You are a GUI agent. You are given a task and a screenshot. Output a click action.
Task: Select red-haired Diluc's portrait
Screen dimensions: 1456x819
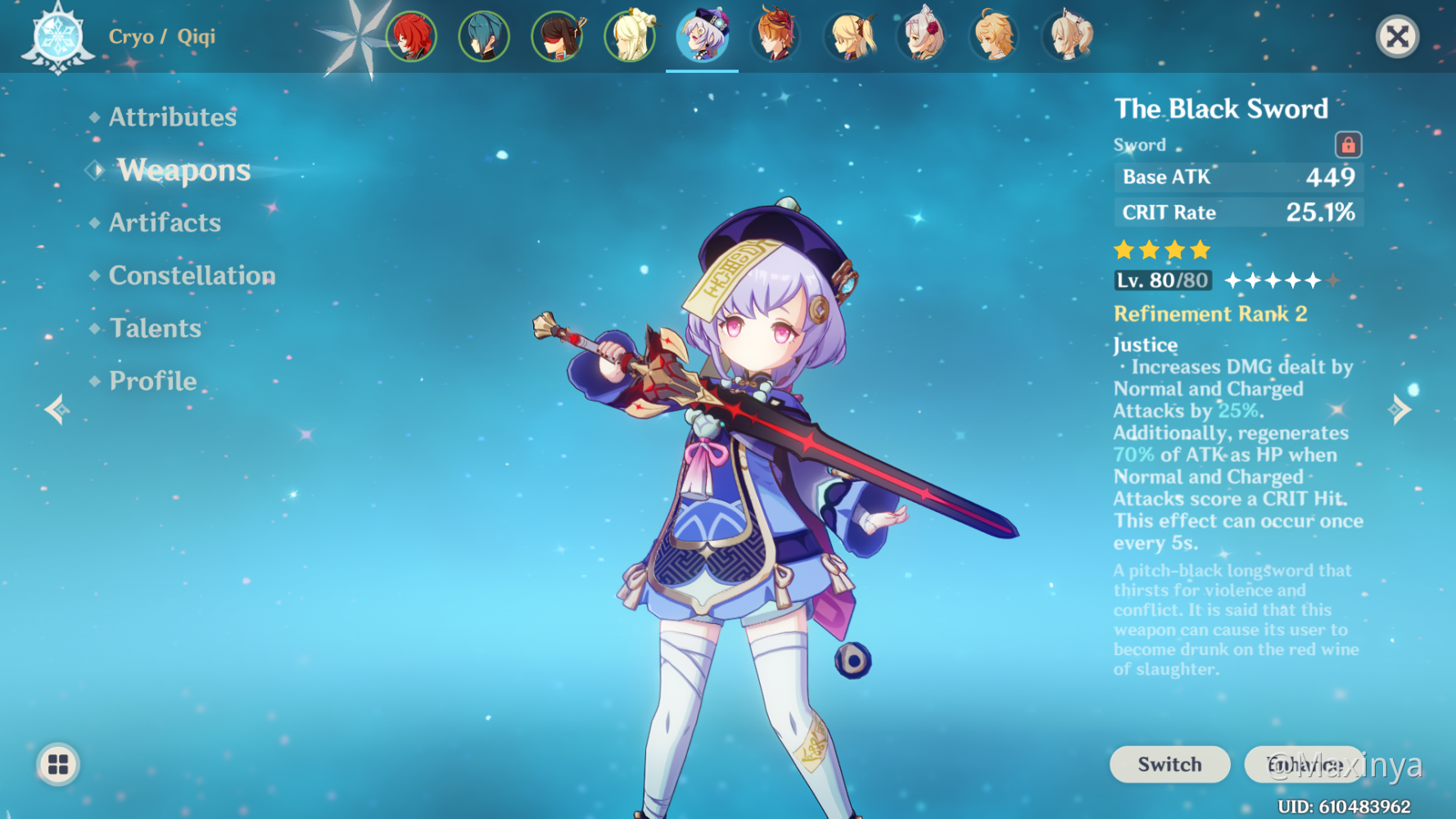pyautogui.click(x=411, y=37)
